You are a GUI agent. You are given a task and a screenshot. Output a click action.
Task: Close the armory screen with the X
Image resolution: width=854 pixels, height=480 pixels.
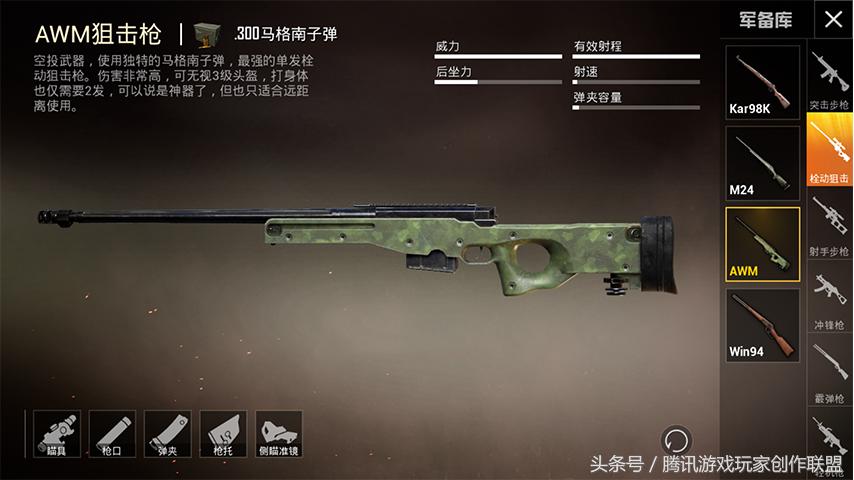pos(833,19)
